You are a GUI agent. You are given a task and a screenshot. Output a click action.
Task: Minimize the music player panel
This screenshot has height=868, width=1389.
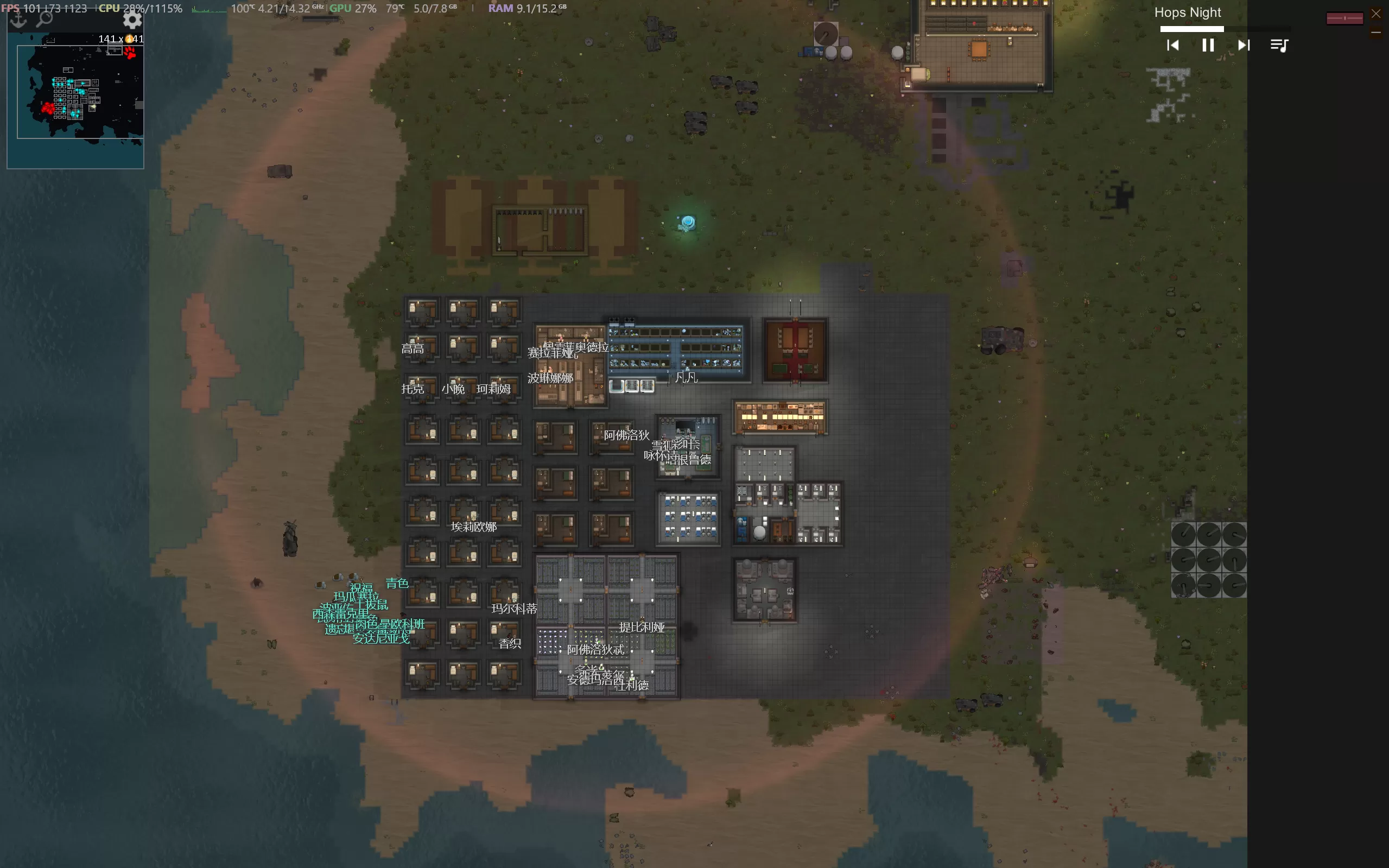(x=1376, y=33)
